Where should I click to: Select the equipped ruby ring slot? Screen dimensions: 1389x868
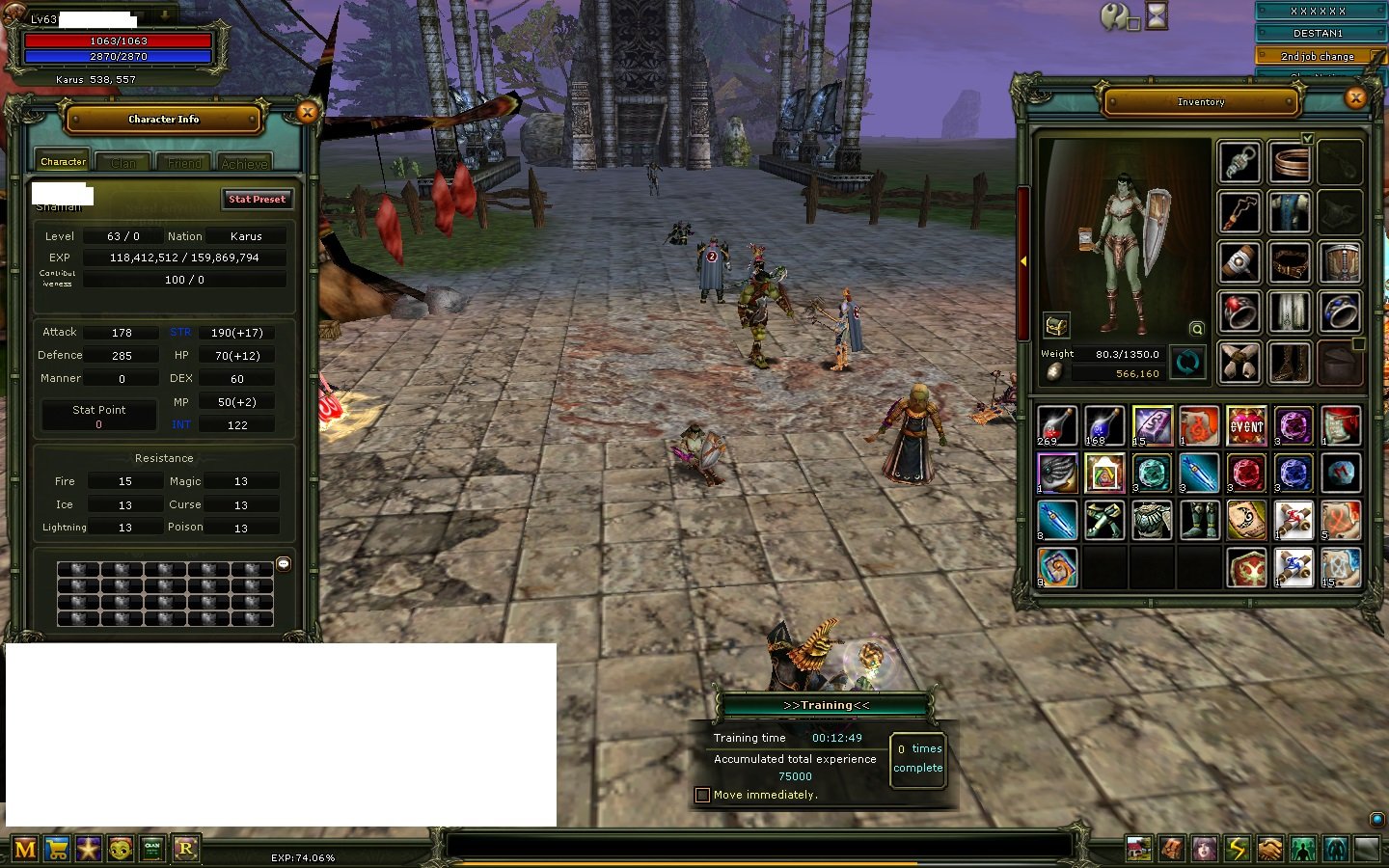(x=1239, y=312)
